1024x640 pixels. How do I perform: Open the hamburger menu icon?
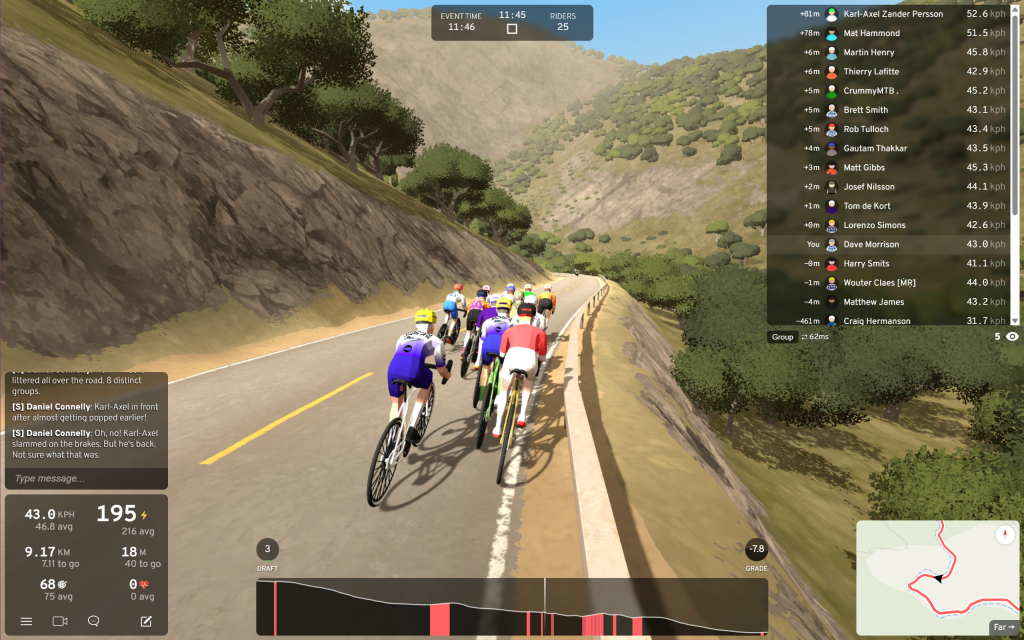pyautogui.click(x=26, y=621)
